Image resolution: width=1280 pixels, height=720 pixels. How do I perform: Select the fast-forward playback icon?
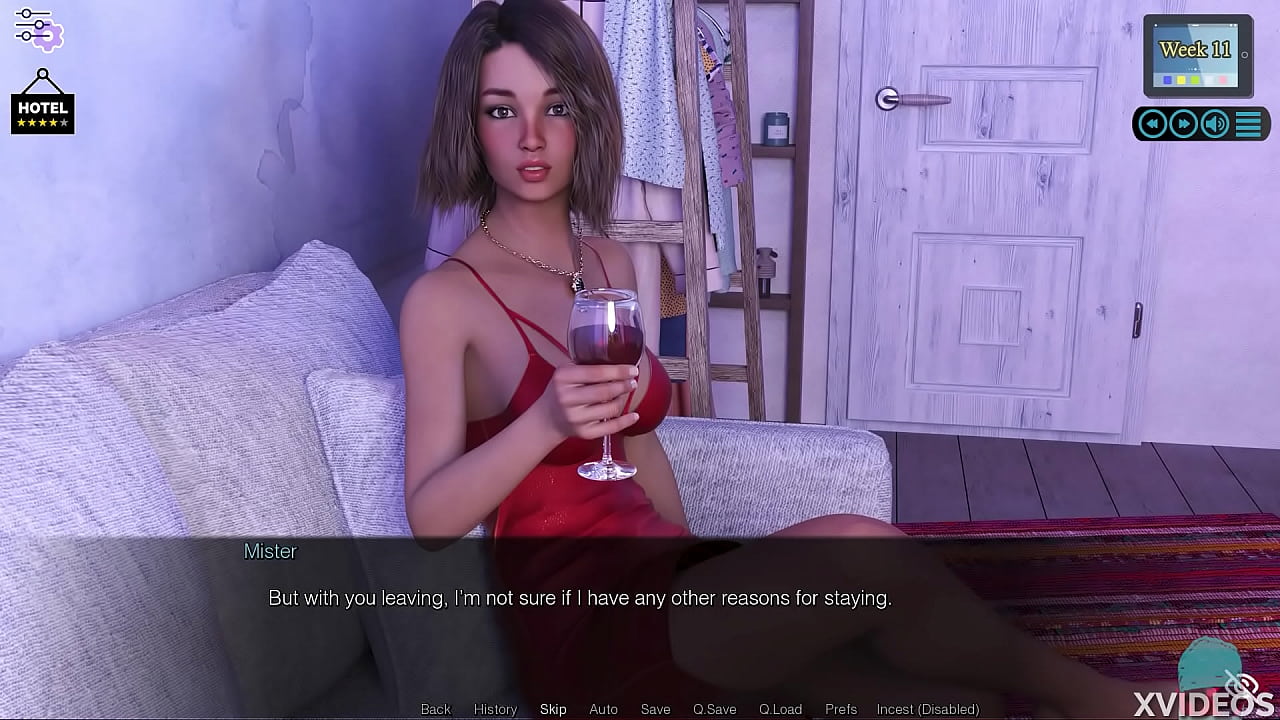pyautogui.click(x=1184, y=123)
